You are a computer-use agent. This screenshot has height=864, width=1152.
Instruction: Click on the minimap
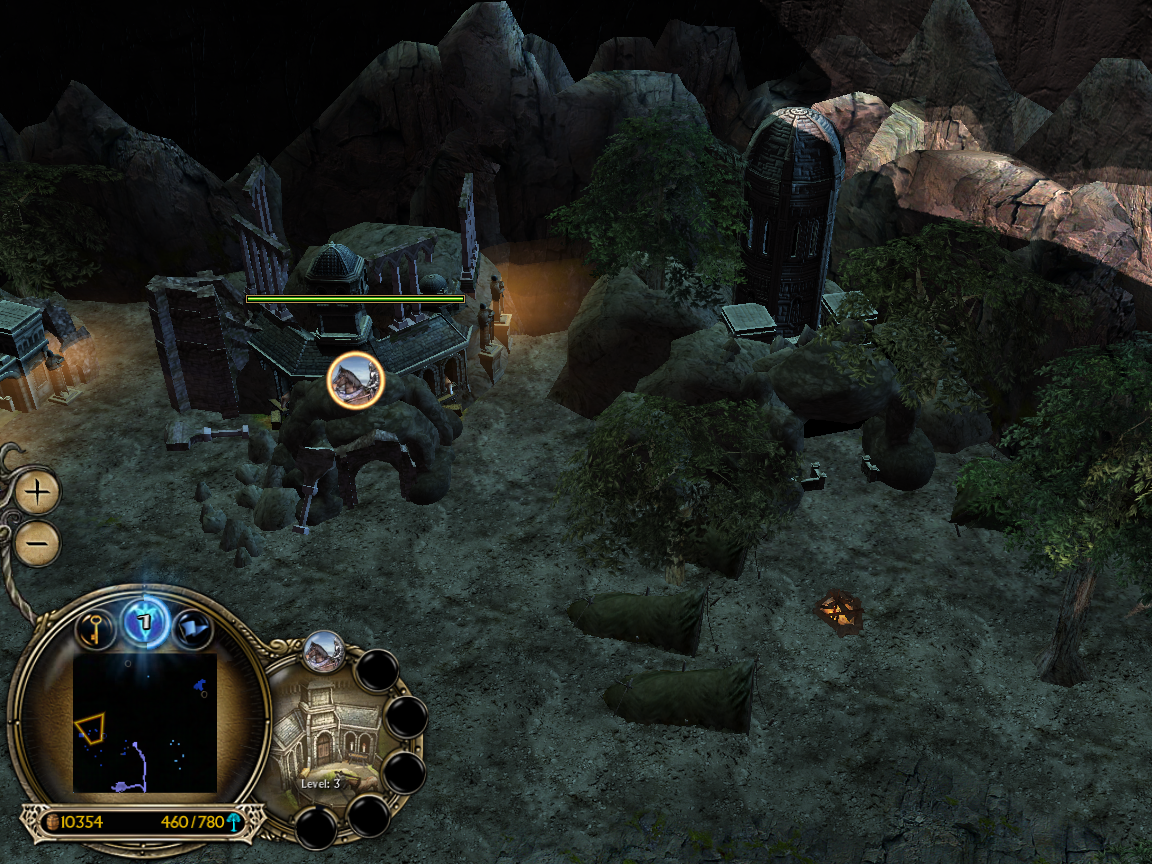[145, 722]
